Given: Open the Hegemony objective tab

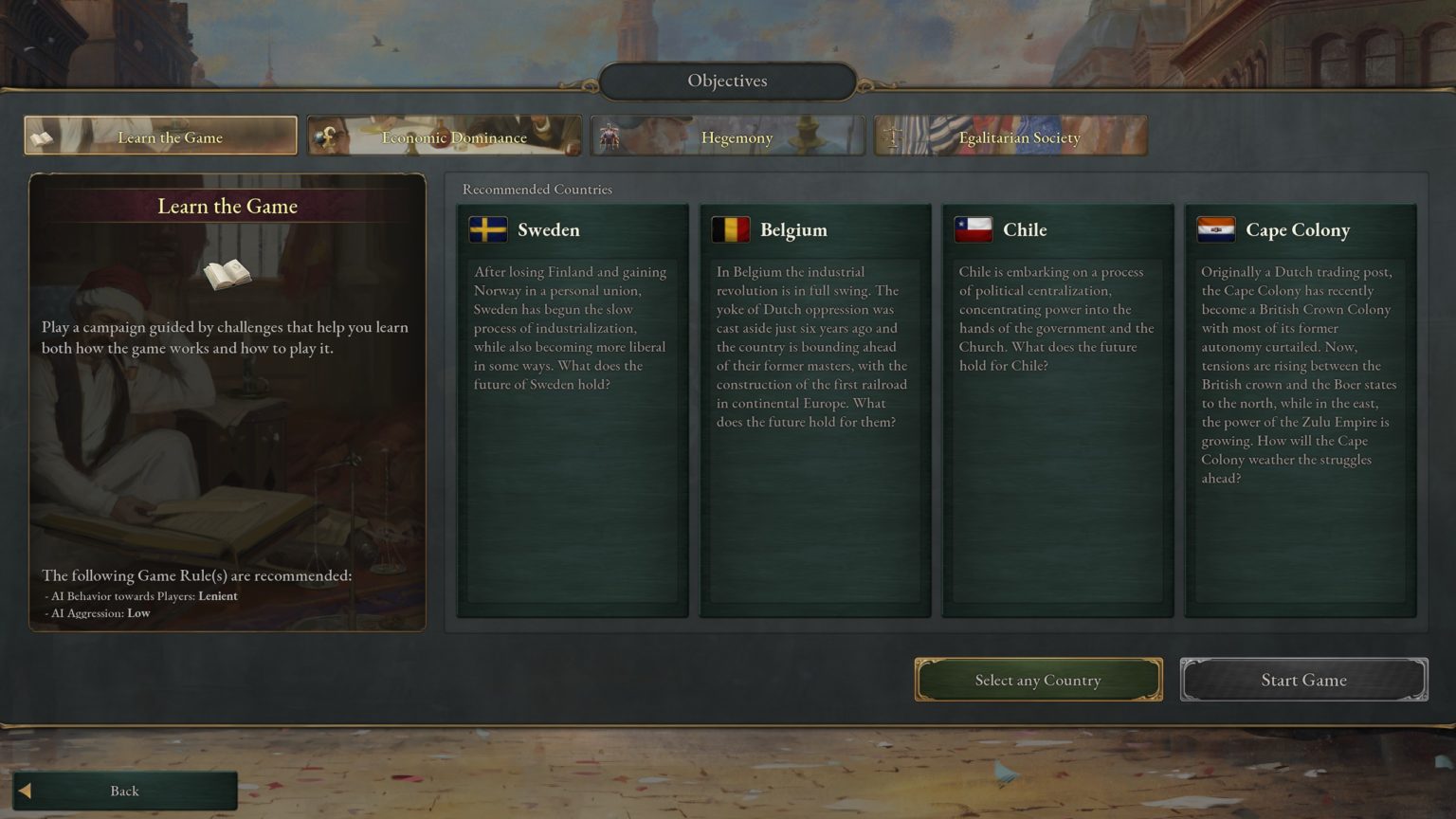Looking at the screenshot, I should tap(728, 136).
